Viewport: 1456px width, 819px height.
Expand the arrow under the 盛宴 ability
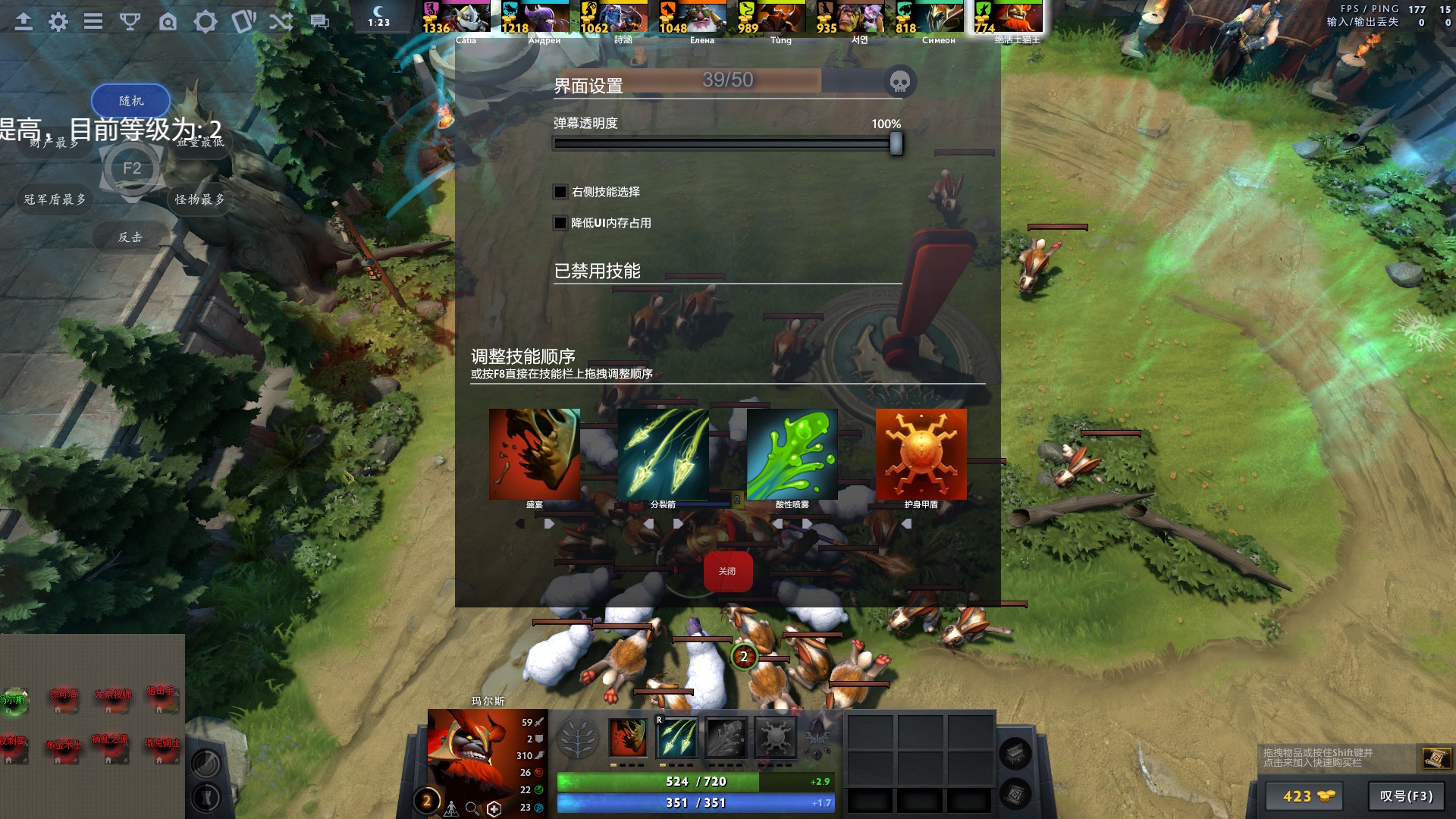(x=549, y=523)
